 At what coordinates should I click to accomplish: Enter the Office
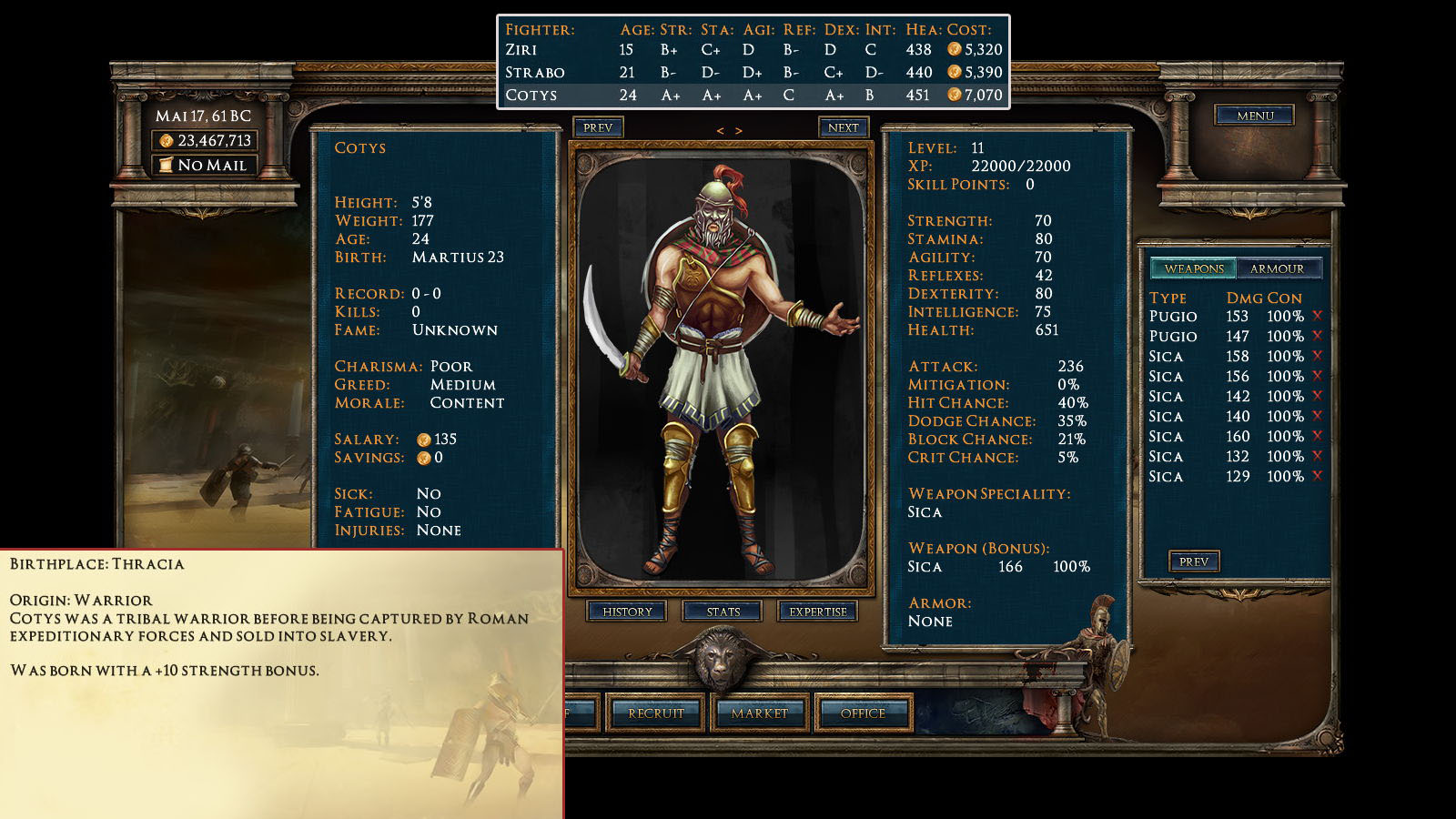coord(863,713)
